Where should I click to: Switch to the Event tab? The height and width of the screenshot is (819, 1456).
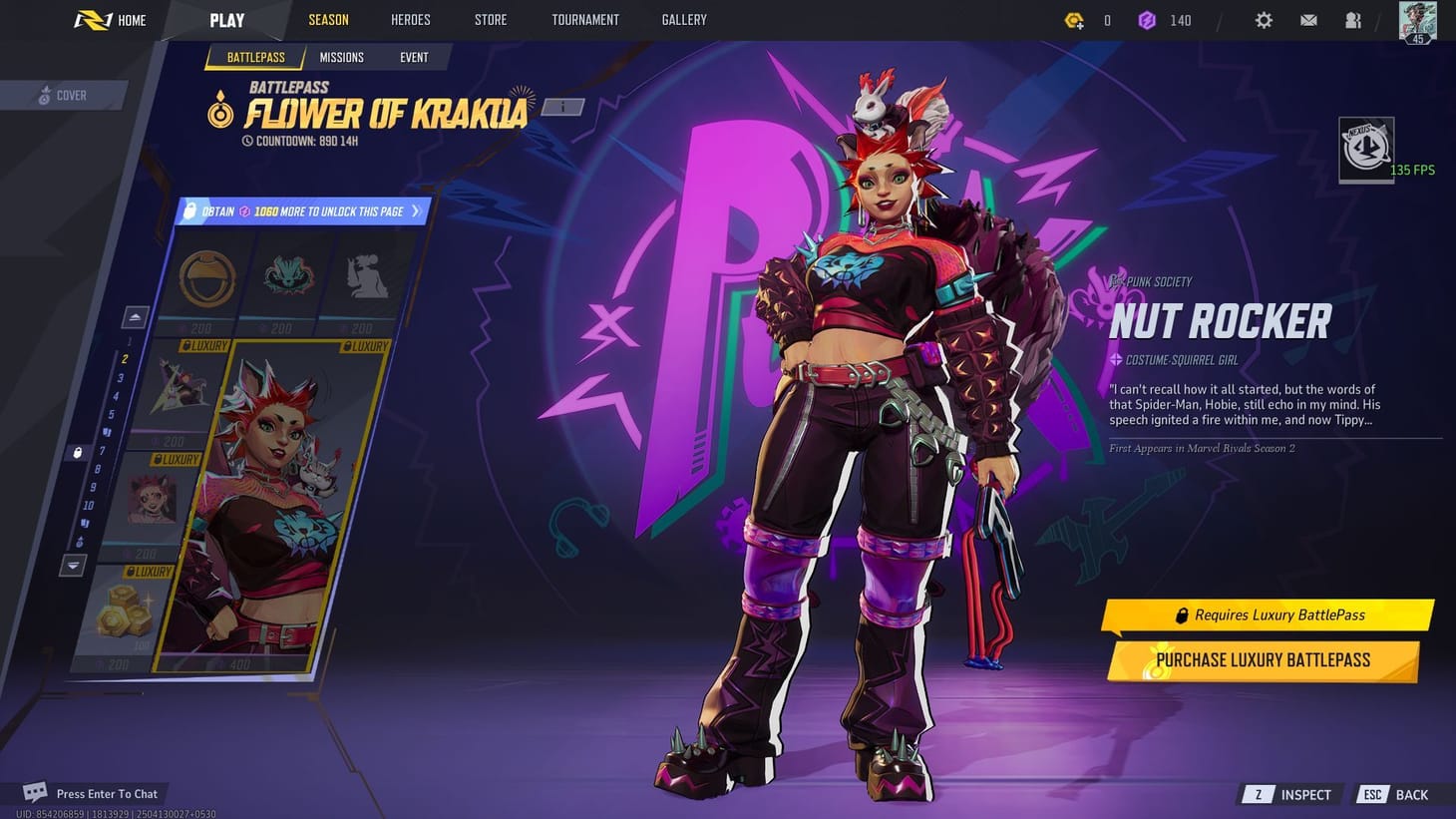click(x=414, y=57)
